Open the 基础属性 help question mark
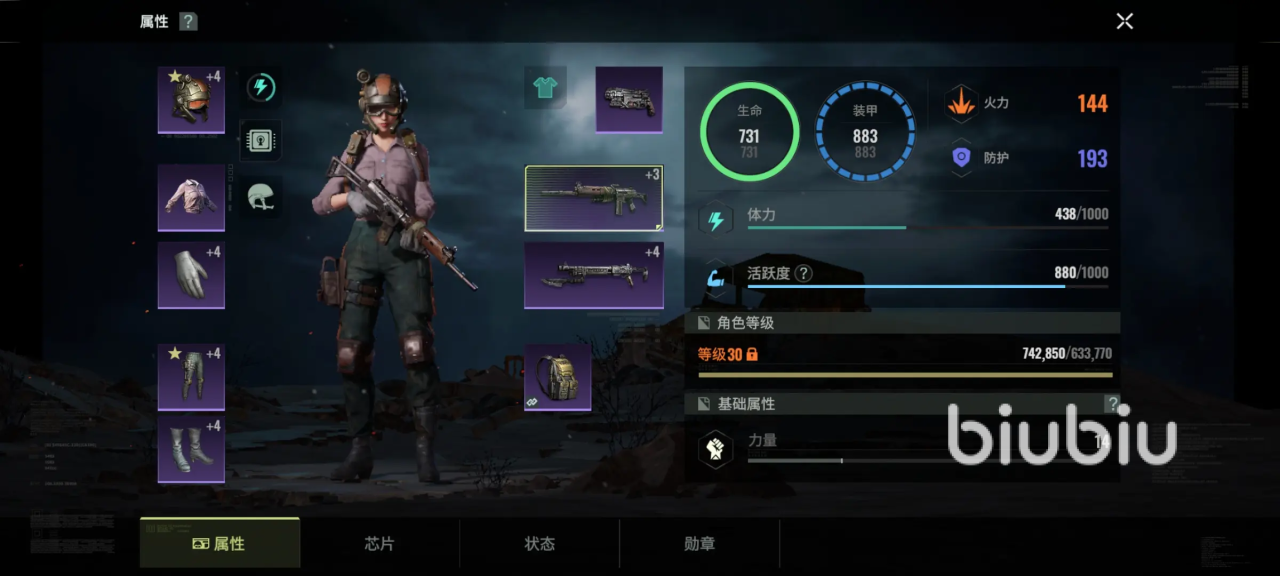This screenshot has width=1280, height=576. (x=1112, y=404)
